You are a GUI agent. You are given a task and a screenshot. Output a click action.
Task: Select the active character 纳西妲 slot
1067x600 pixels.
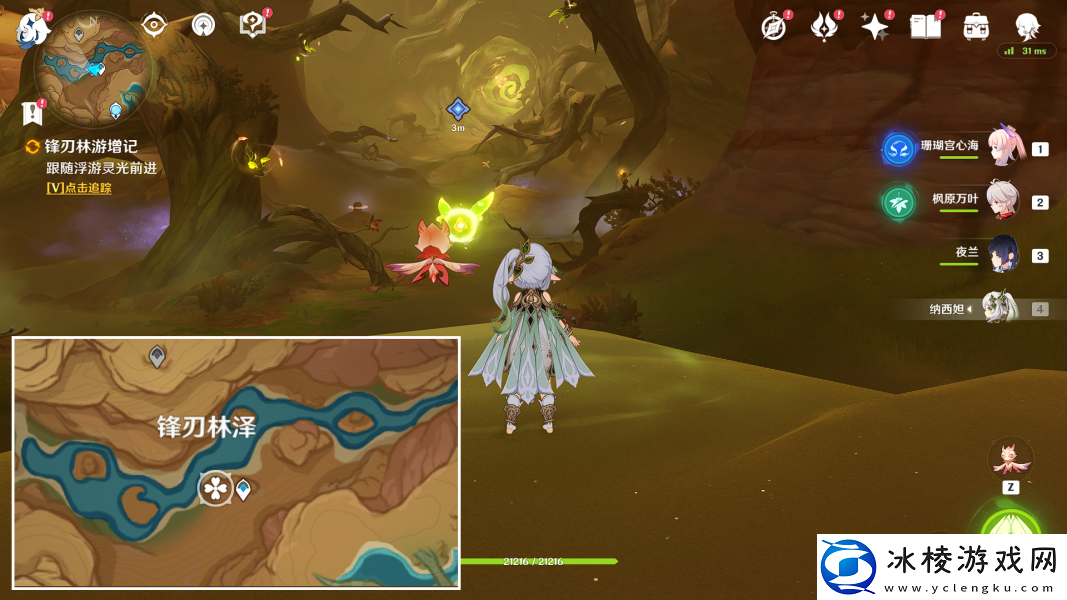[1000, 308]
